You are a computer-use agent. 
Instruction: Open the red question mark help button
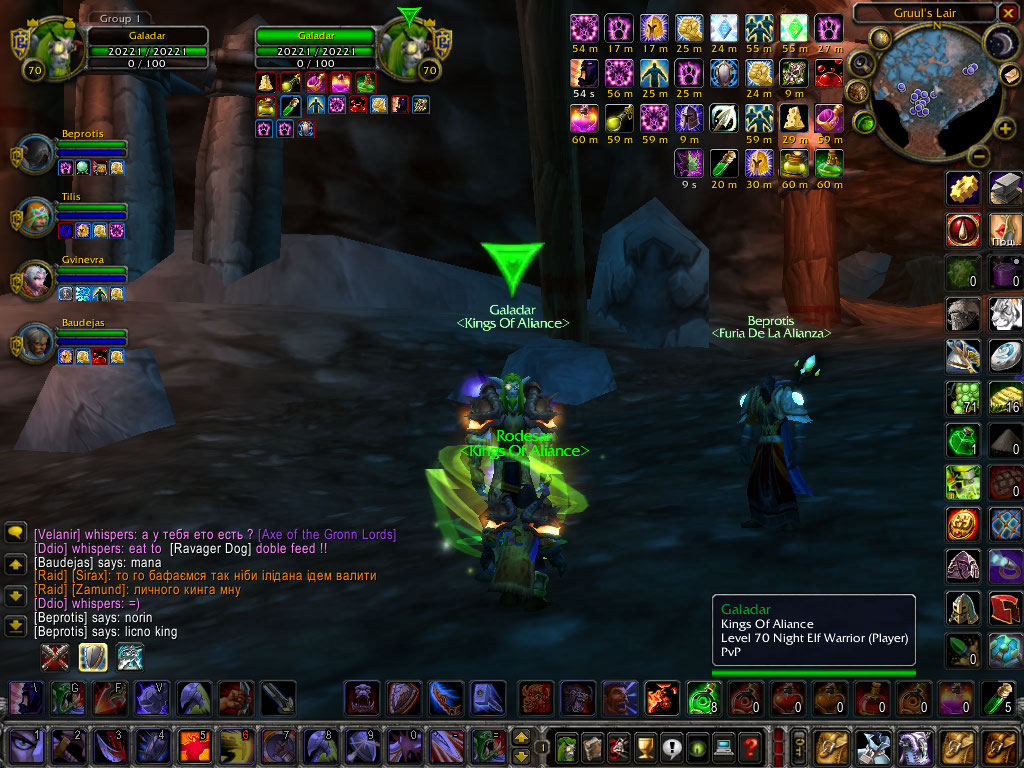click(751, 746)
